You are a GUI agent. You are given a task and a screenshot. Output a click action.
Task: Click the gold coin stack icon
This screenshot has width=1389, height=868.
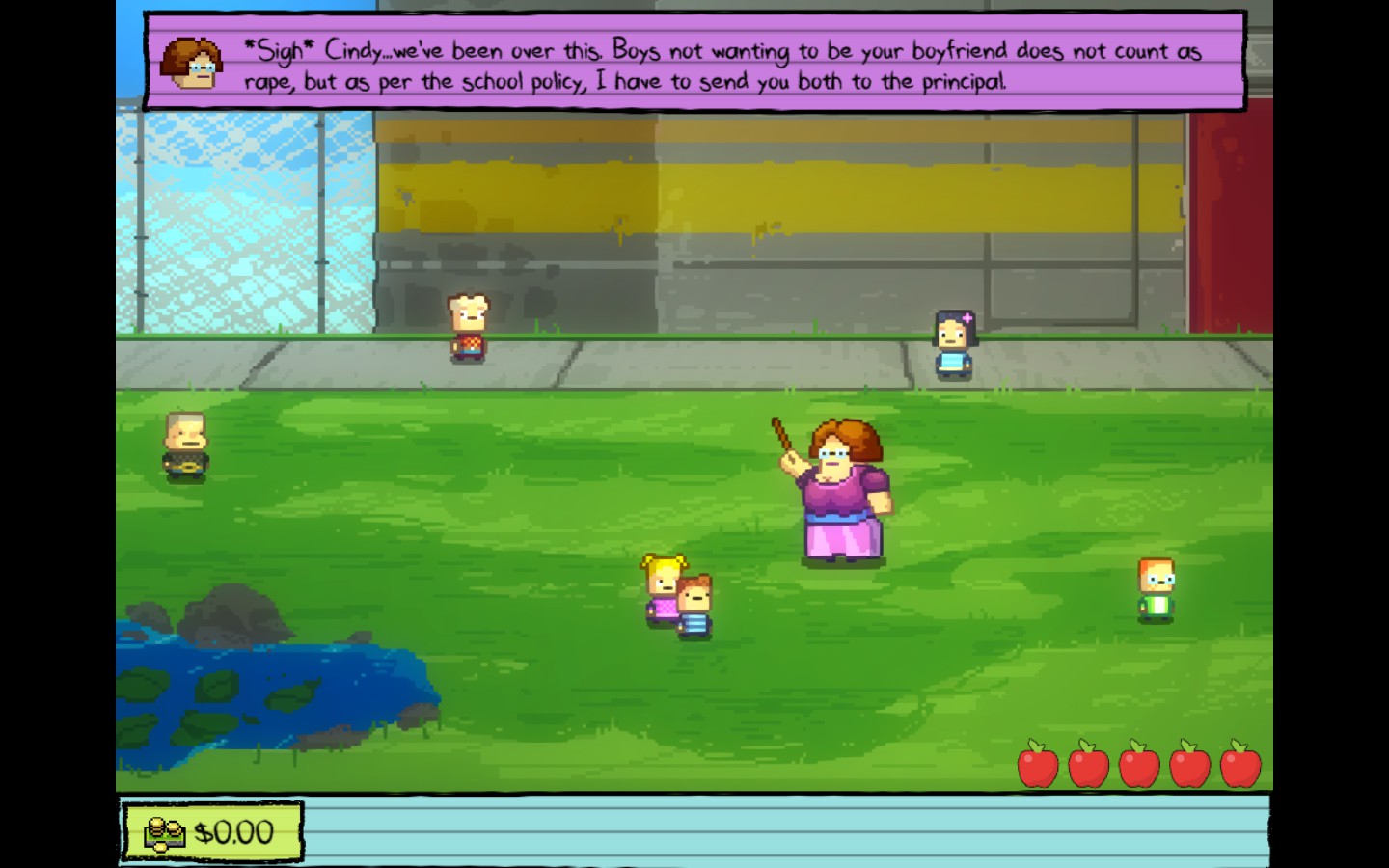coord(164,831)
